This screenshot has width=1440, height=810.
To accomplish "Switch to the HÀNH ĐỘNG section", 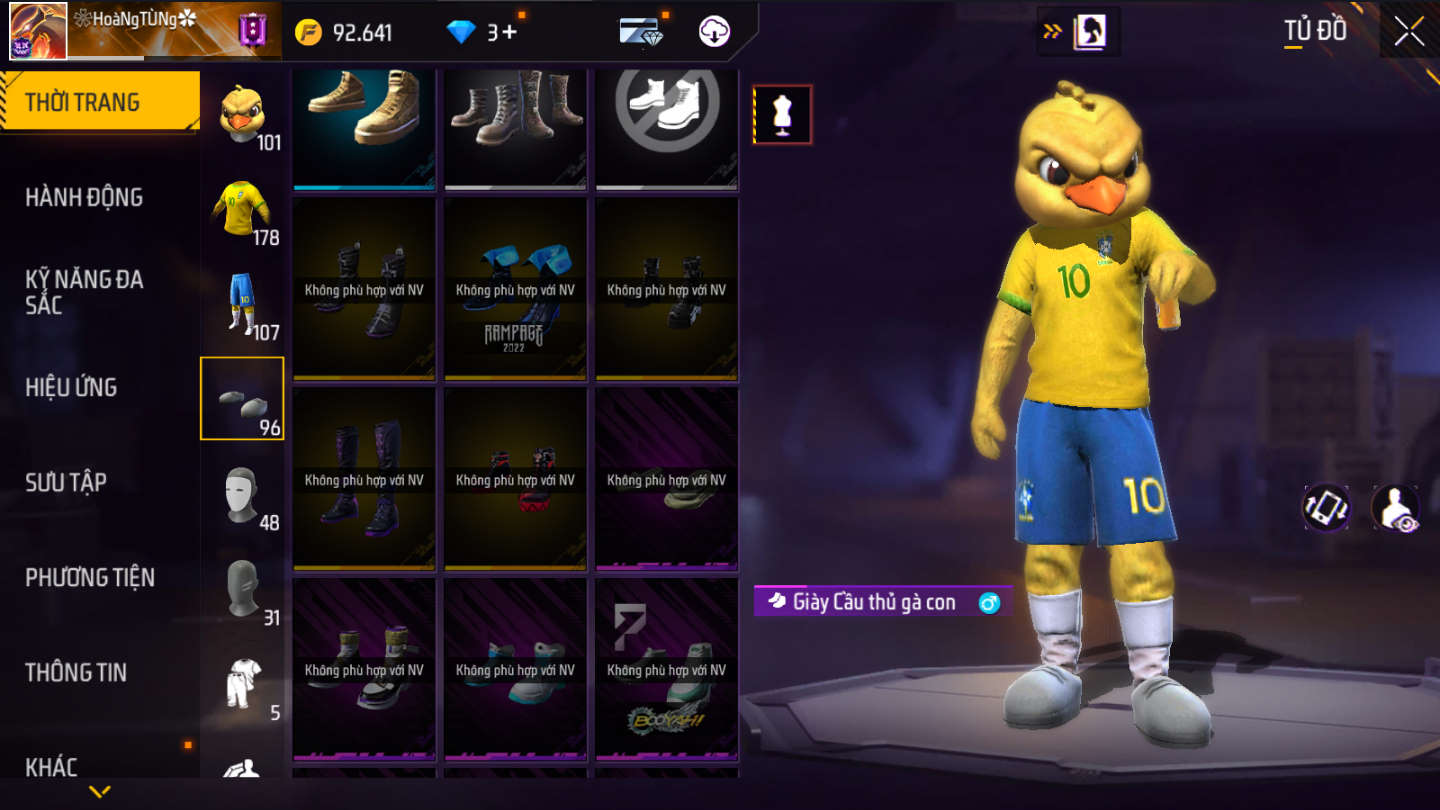I will (84, 197).
